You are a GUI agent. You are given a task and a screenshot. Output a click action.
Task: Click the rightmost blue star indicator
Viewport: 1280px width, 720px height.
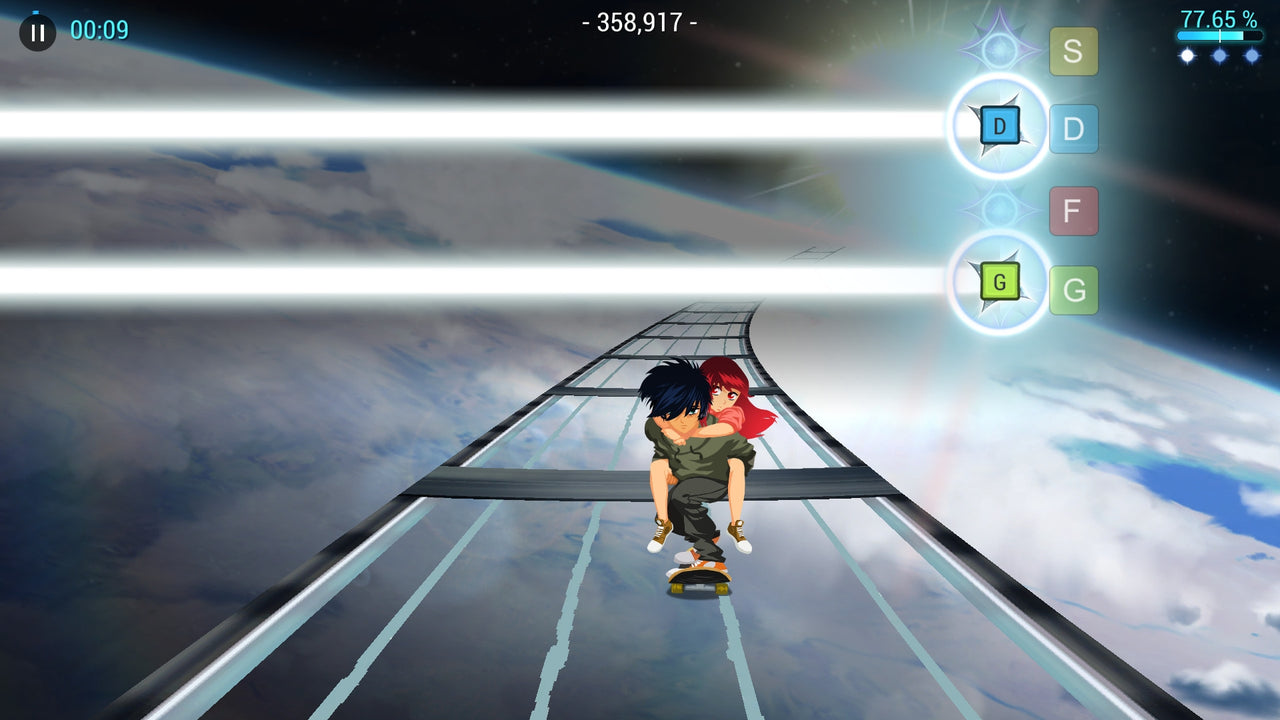1251,55
